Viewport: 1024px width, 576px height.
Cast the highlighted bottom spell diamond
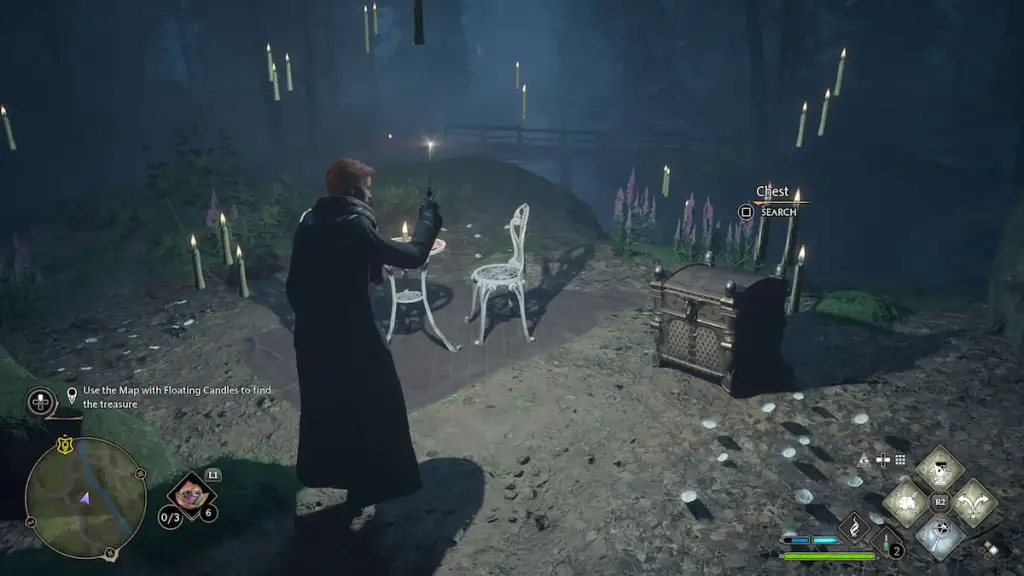[x=940, y=536]
